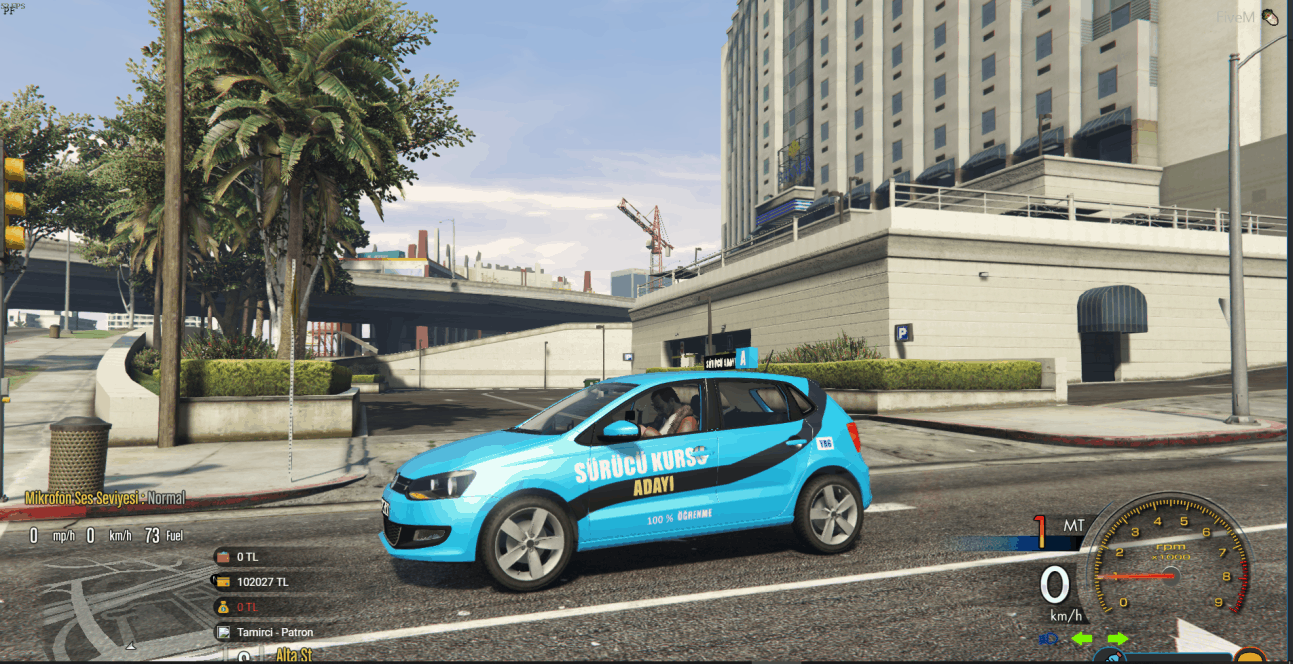Select the wallet cash icon
This screenshot has width=1293, height=664.
tap(222, 556)
